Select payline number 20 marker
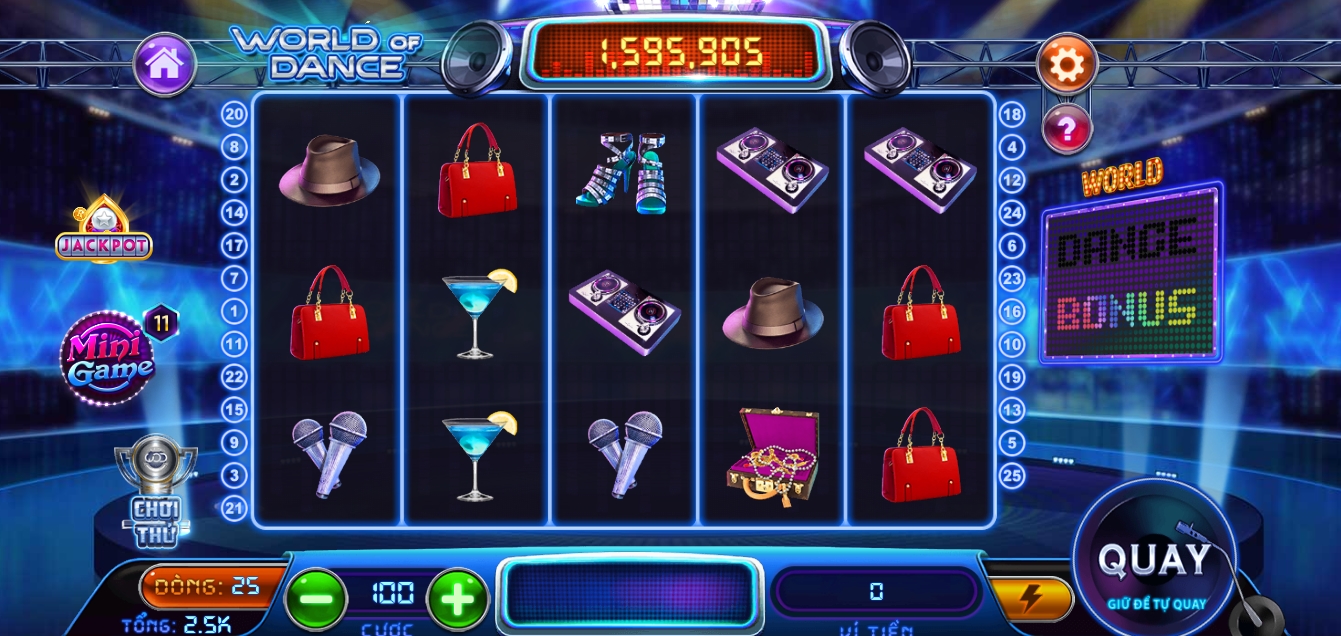This screenshot has height=636, width=1341. click(x=235, y=115)
